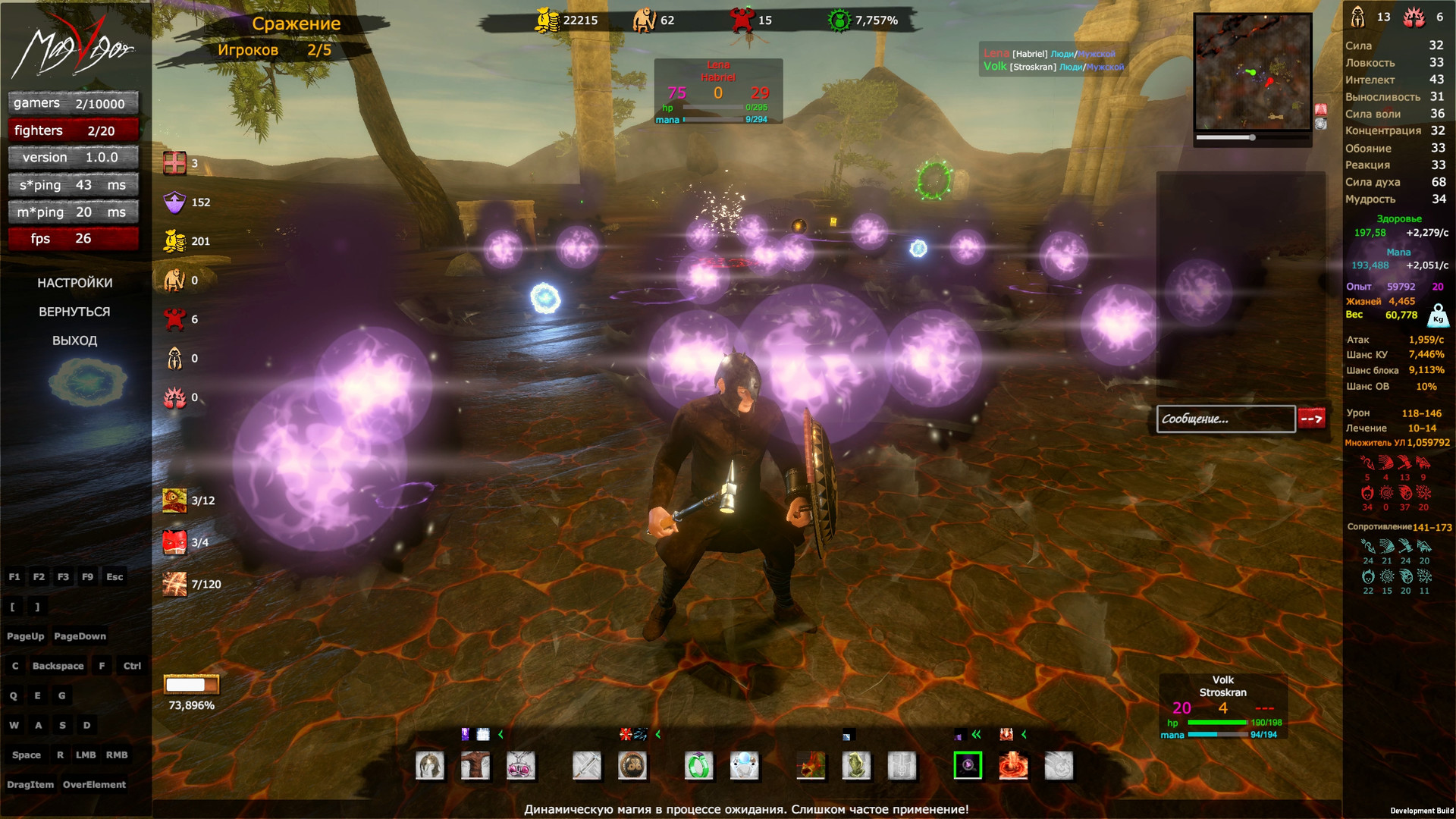Select the green ring item in the hotbar
This screenshot has width=1456, height=819.
699,766
